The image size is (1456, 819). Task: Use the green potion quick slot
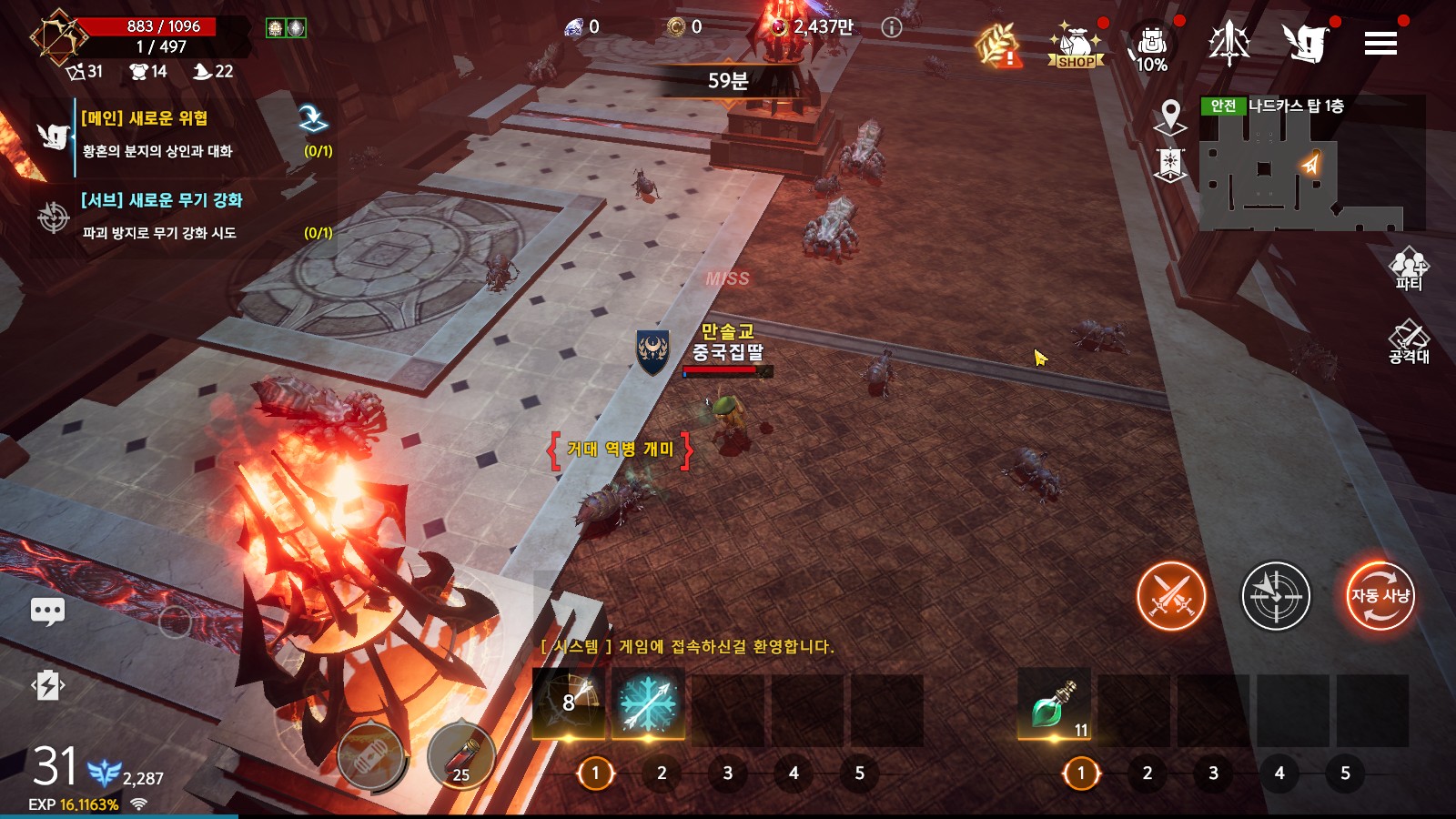(x=1054, y=706)
